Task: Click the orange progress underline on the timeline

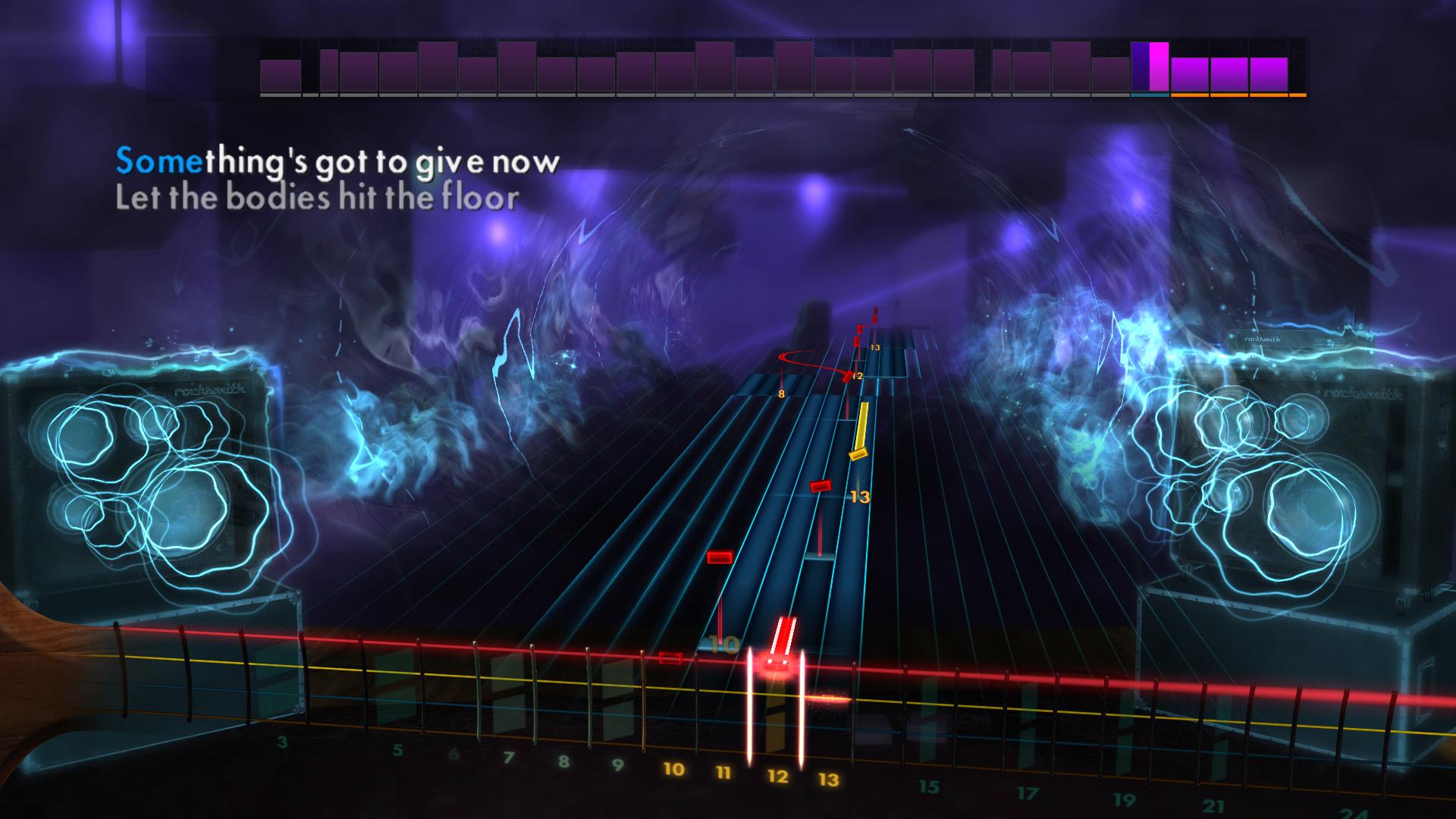Action: (x=1236, y=96)
